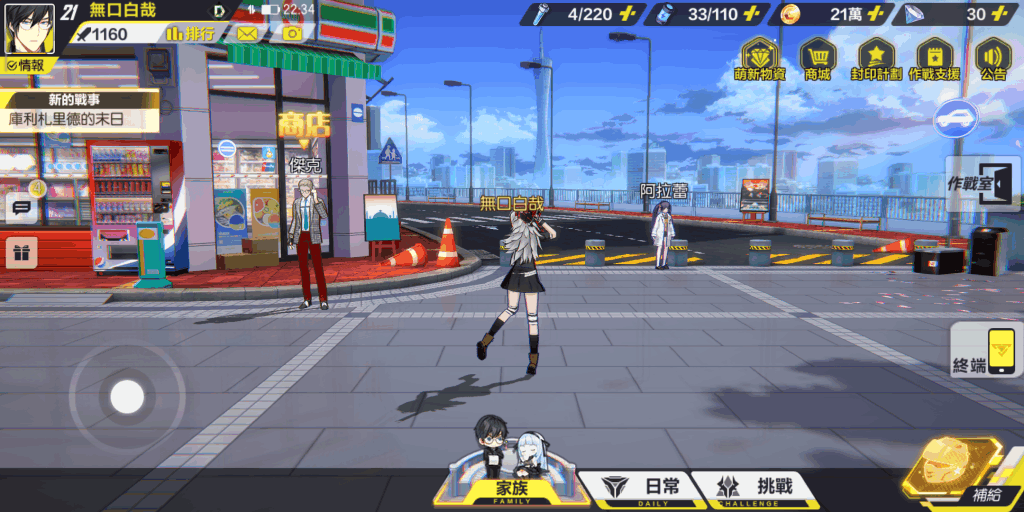Add more blue battery energy
This screenshot has height=512, width=1024.
click(753, 14)
